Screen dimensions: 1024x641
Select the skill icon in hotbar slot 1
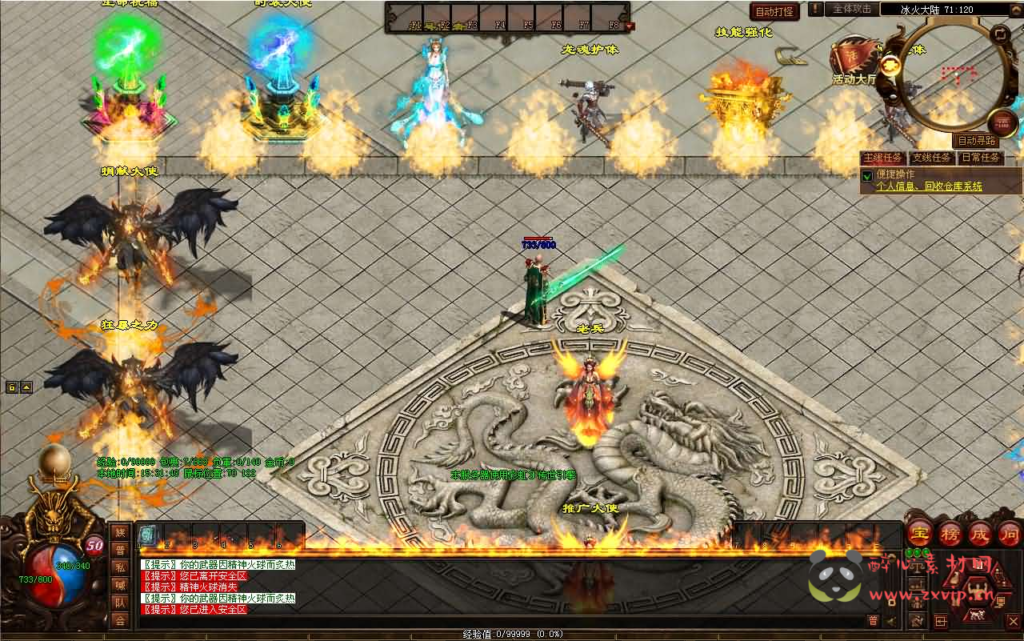coord(148,536)
